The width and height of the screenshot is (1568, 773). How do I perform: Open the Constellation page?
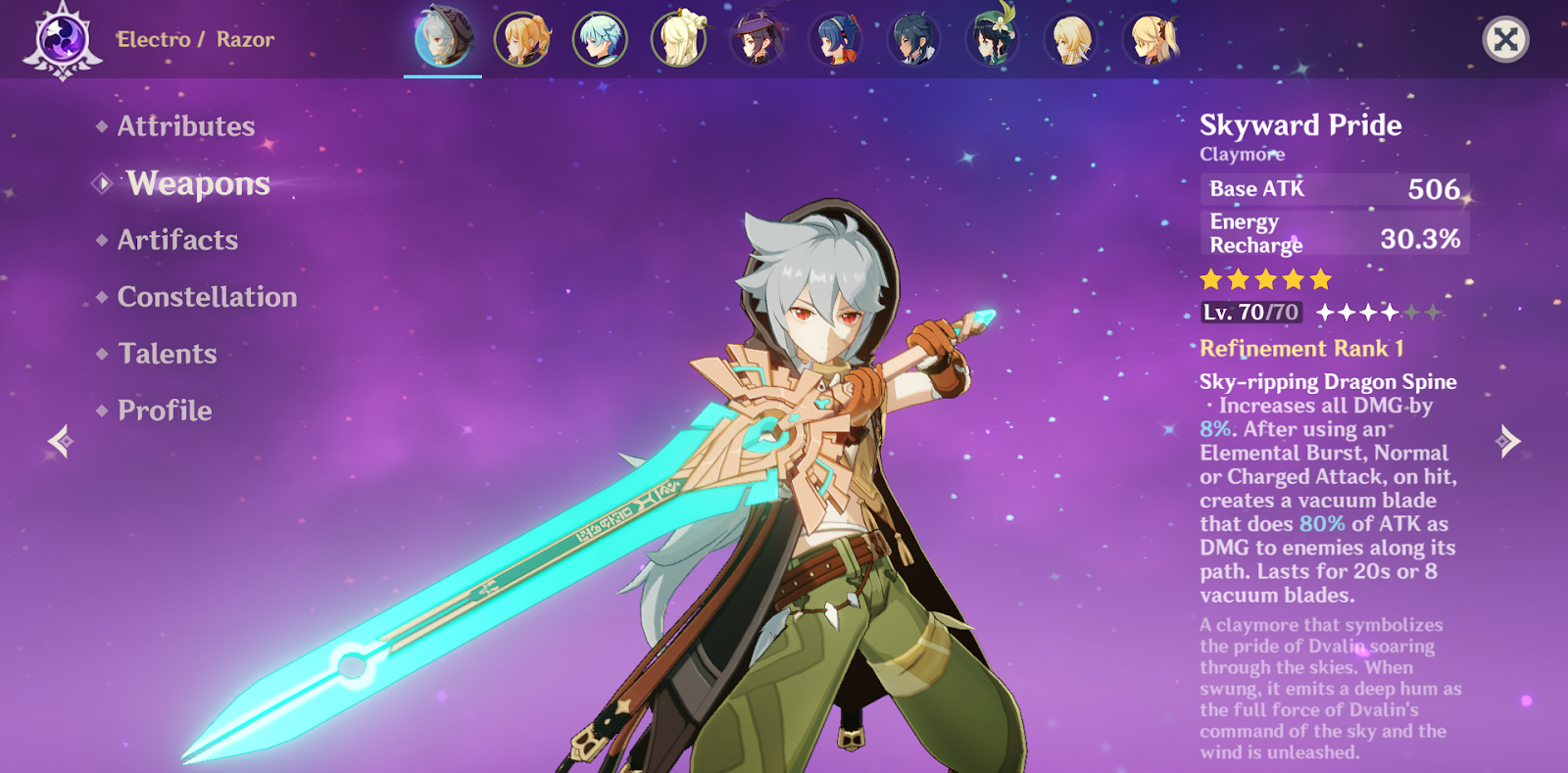pos(207,297)
